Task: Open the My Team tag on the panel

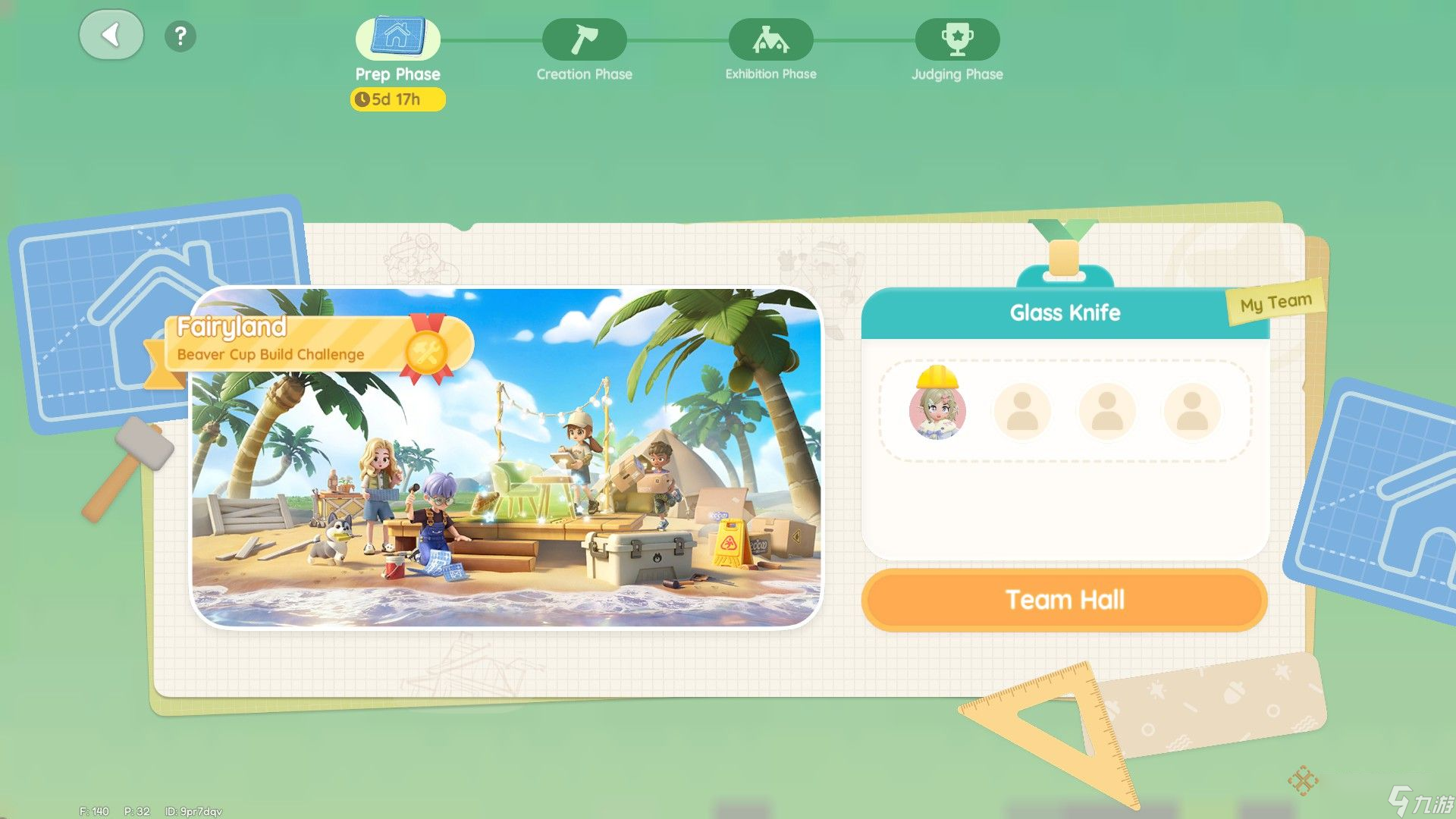Action: [x=1274, y=301]
